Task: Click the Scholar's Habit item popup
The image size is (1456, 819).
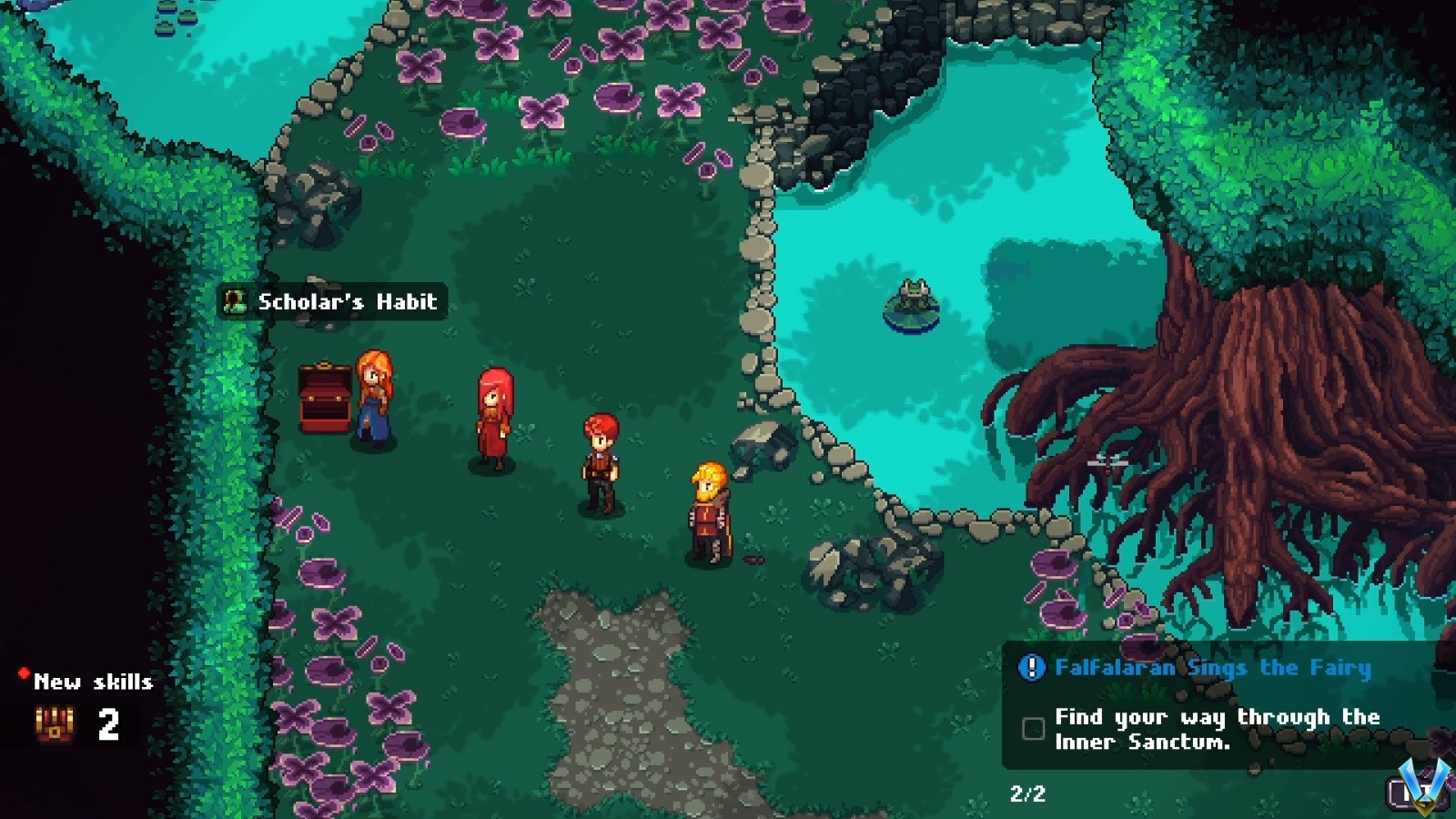Action: pos(332,301)
